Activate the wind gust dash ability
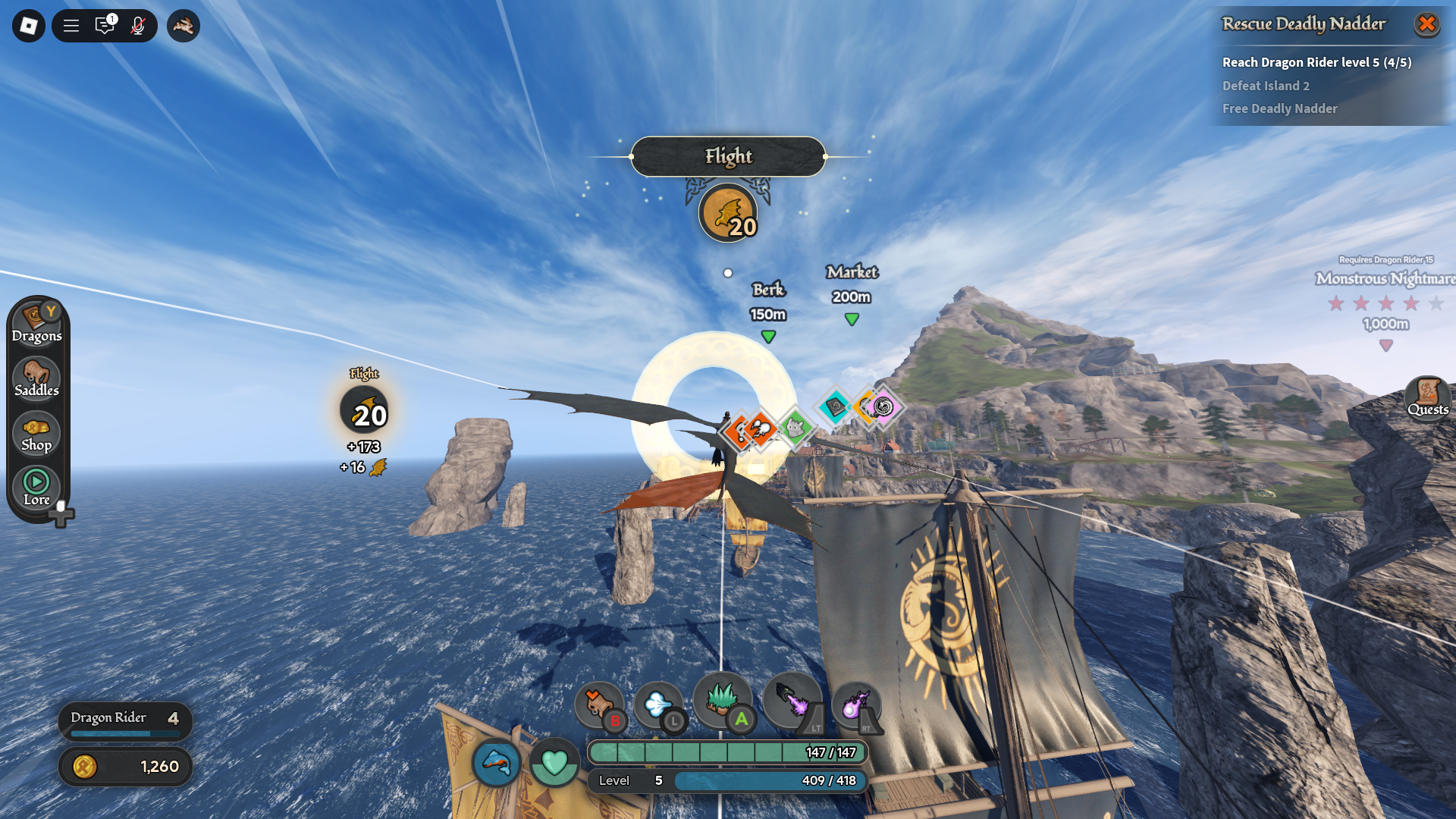The image size is (1456, 819). 658,704
